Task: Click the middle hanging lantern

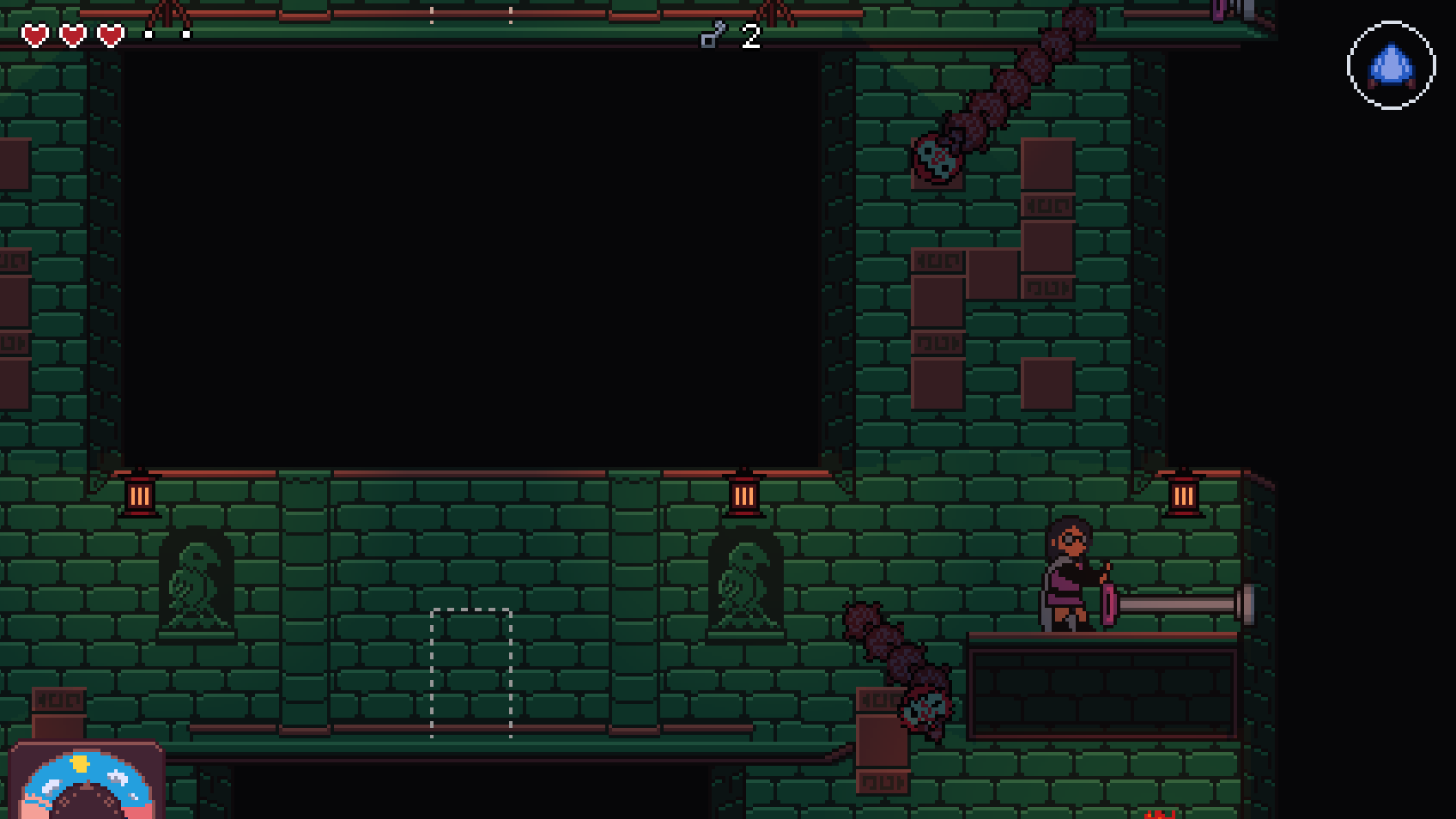Action: (744, 495)
